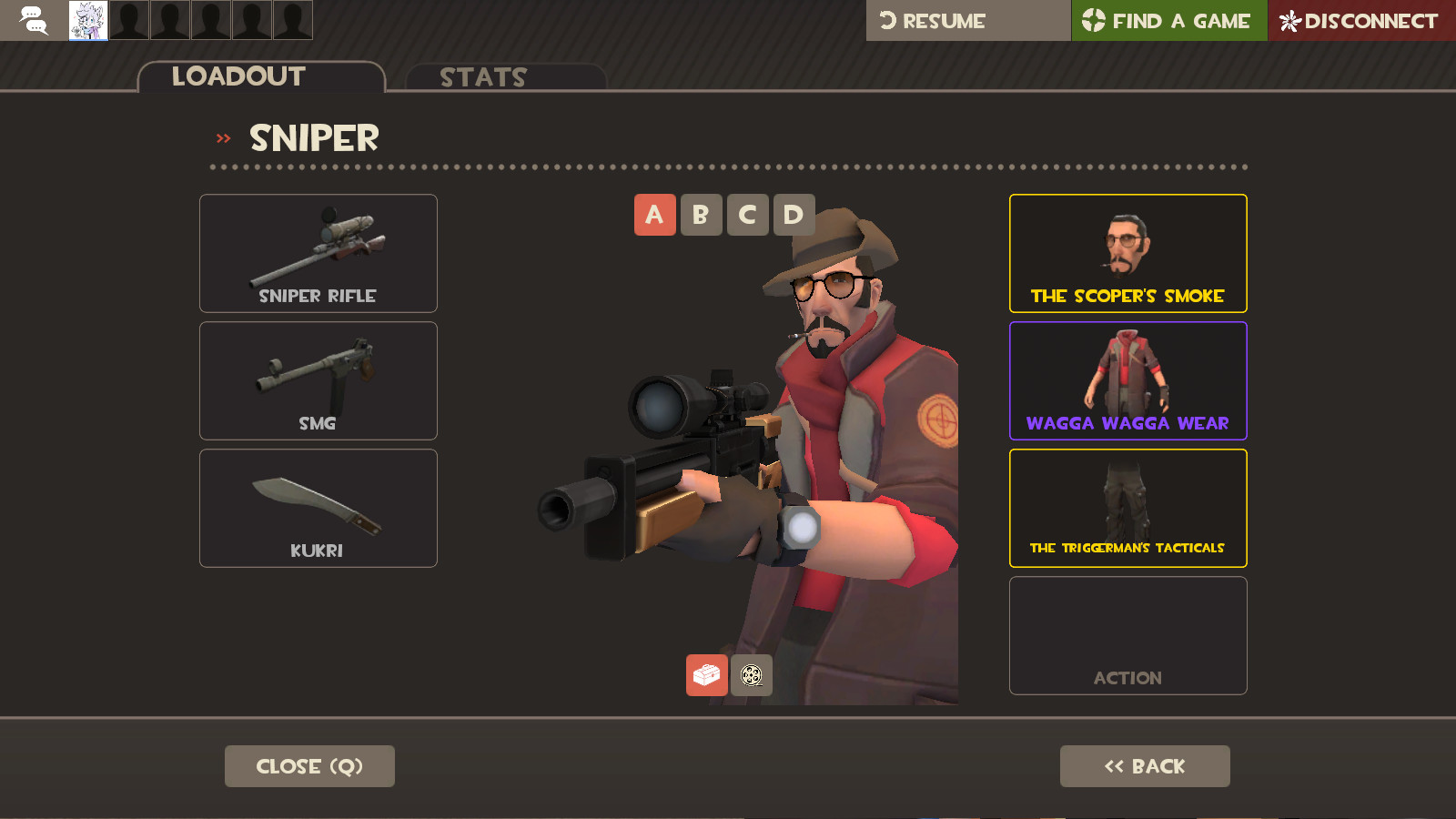Select loadout preset C
Image resolution: width=1456 pixels, height=819 pixels.
click(x=747, y=215)
